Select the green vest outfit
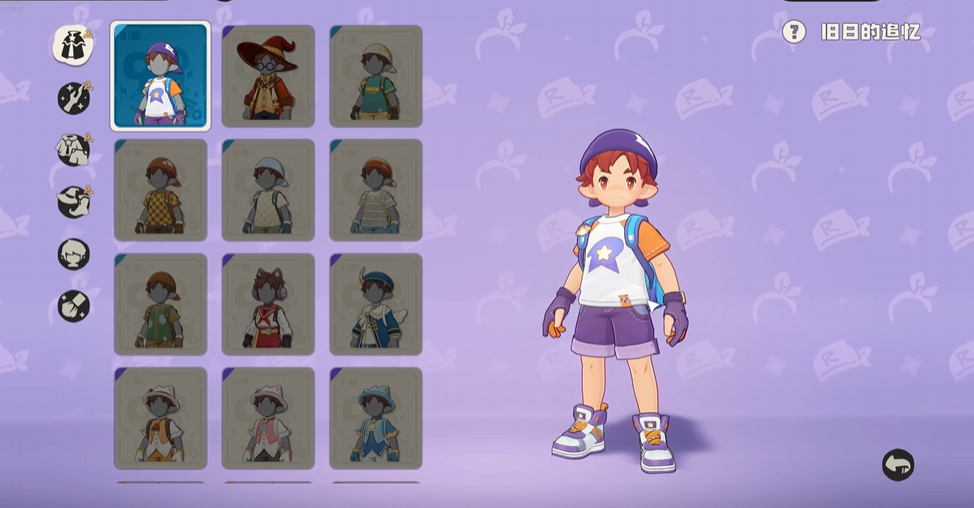The image size is (974, 508). 160,304
